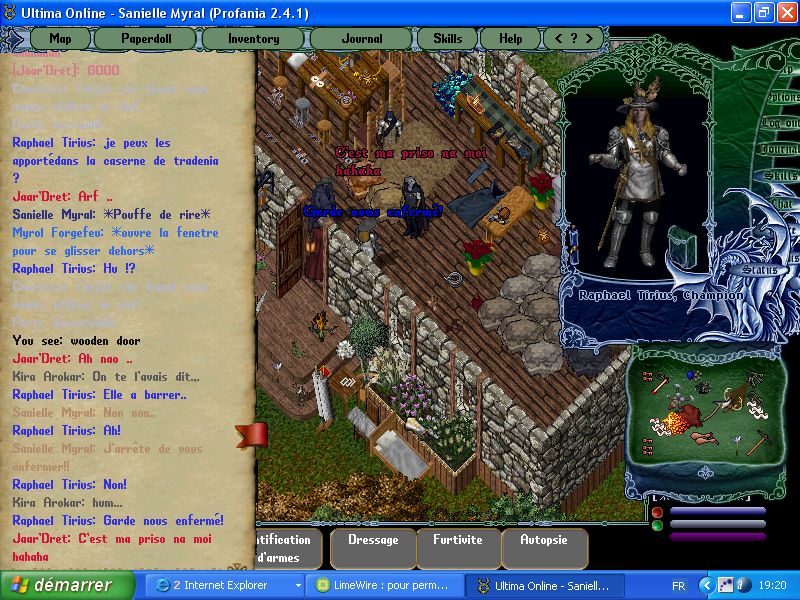Use the Dressage skill button
The height and width of the screenshot is (600, 800).
coord(372,541)
